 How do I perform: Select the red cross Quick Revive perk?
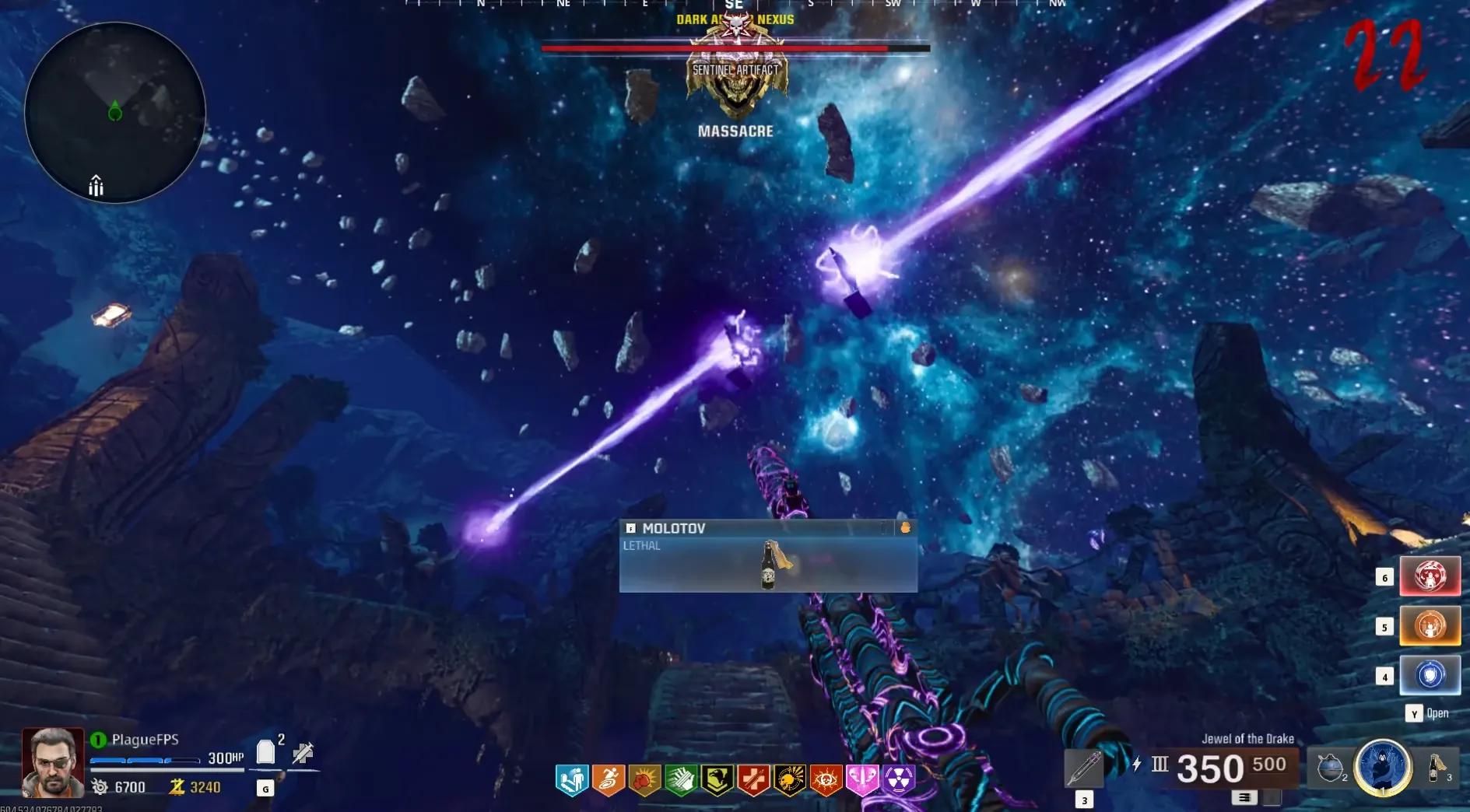pos(753,779)
